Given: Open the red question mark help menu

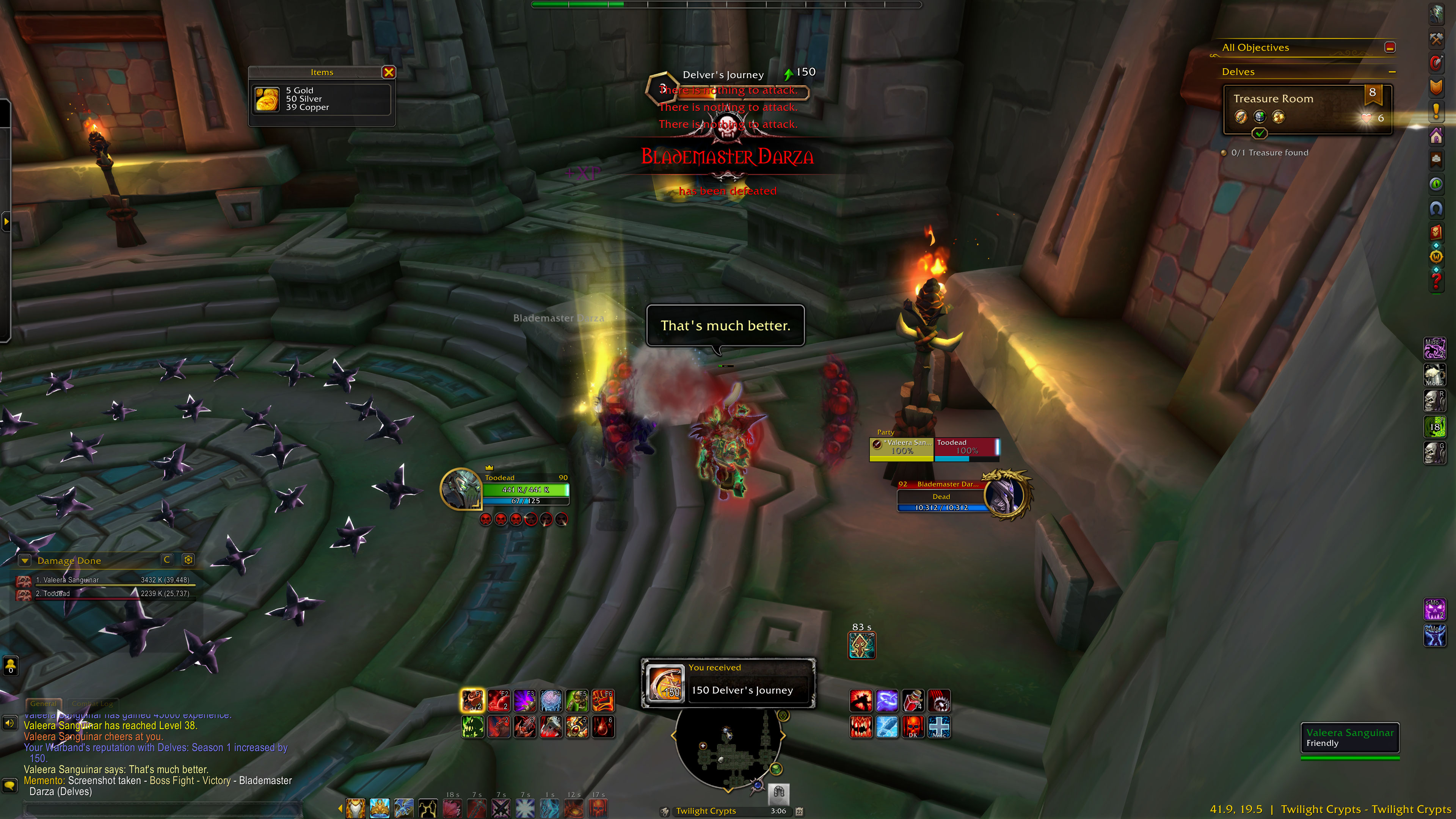Looking at the screenshot, I should click(x=1436, y=280).
